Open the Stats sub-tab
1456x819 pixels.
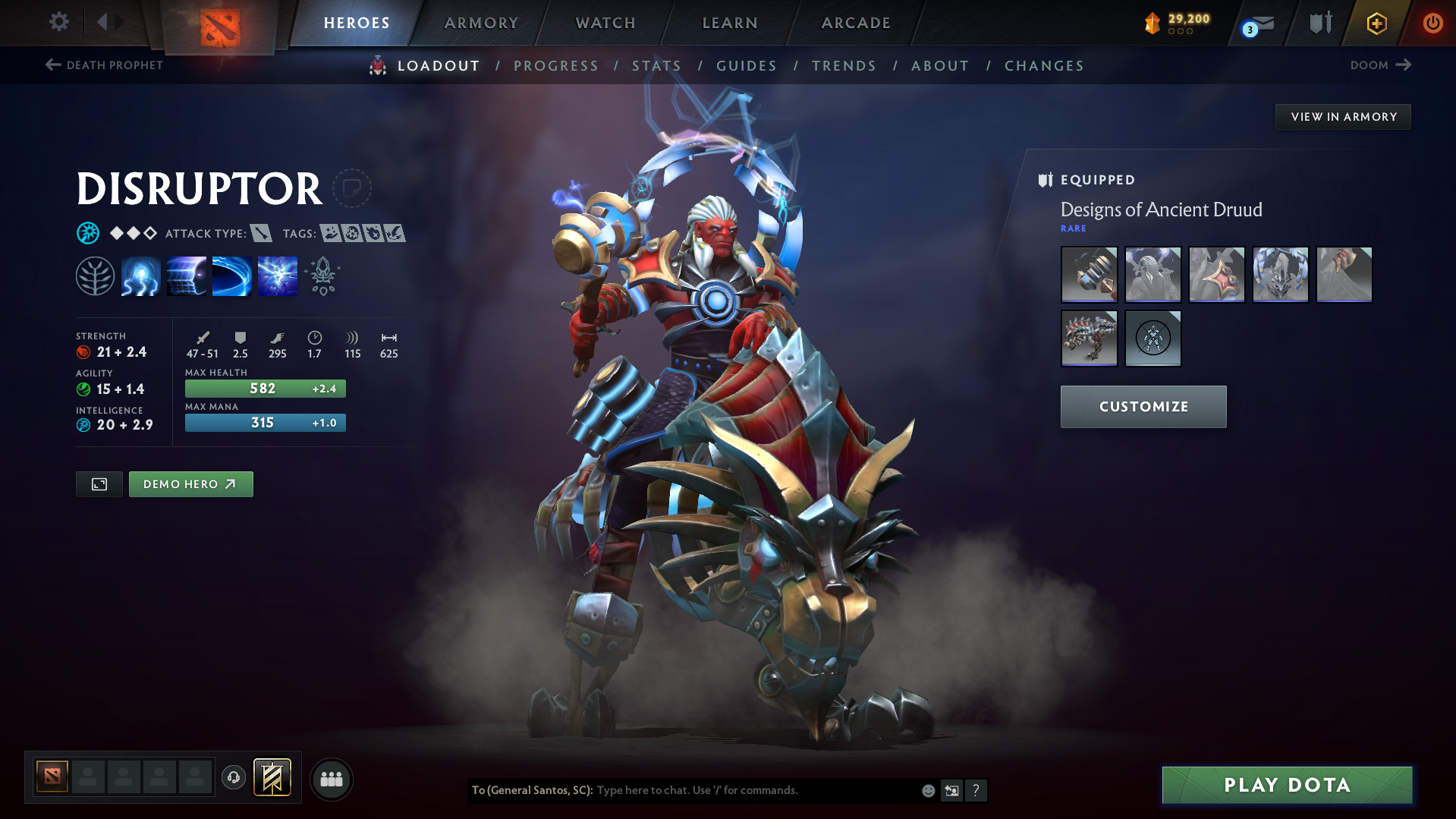(656, 66)
